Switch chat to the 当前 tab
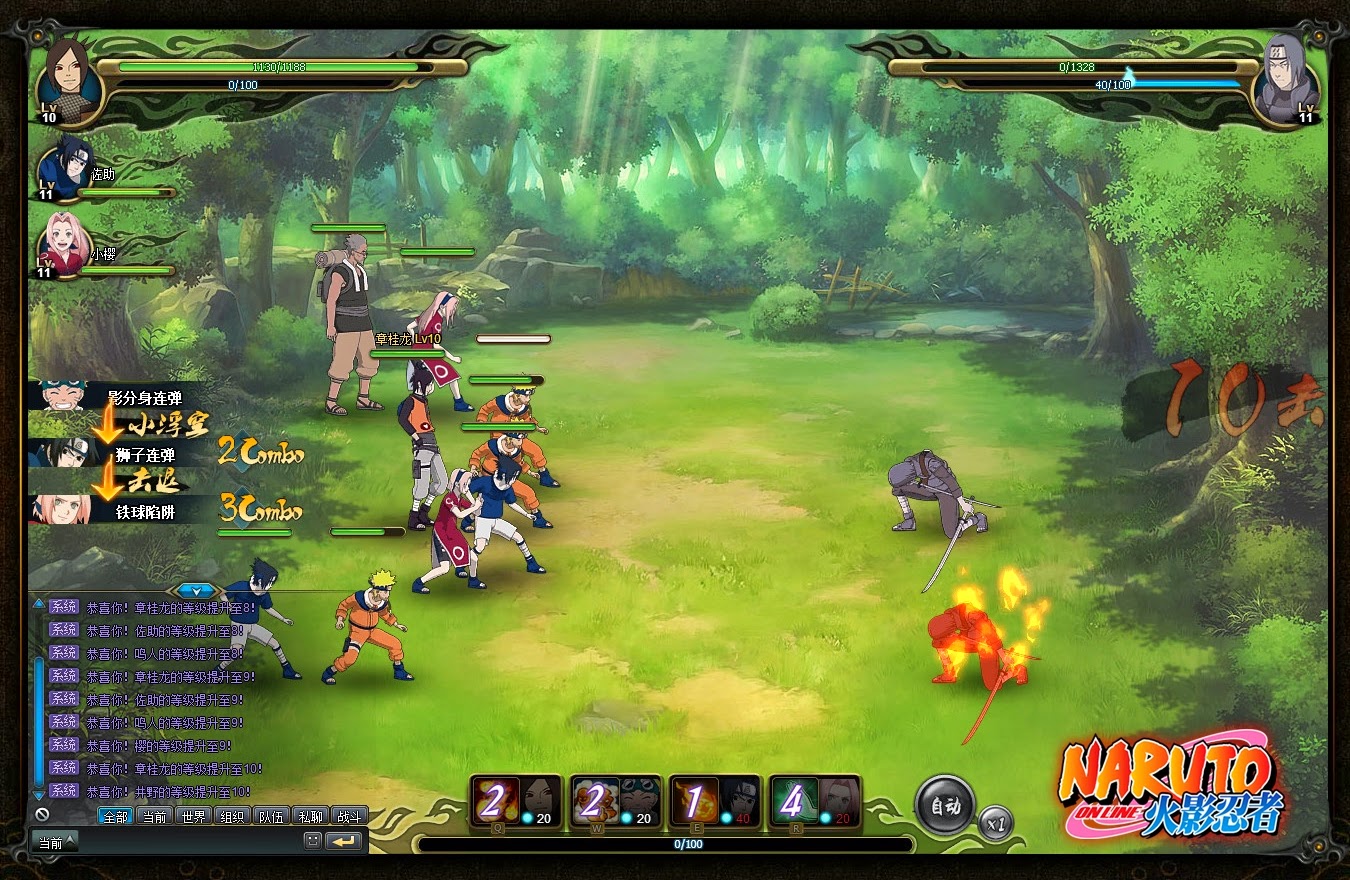The image size is (1350, 880). coord(154,817)
